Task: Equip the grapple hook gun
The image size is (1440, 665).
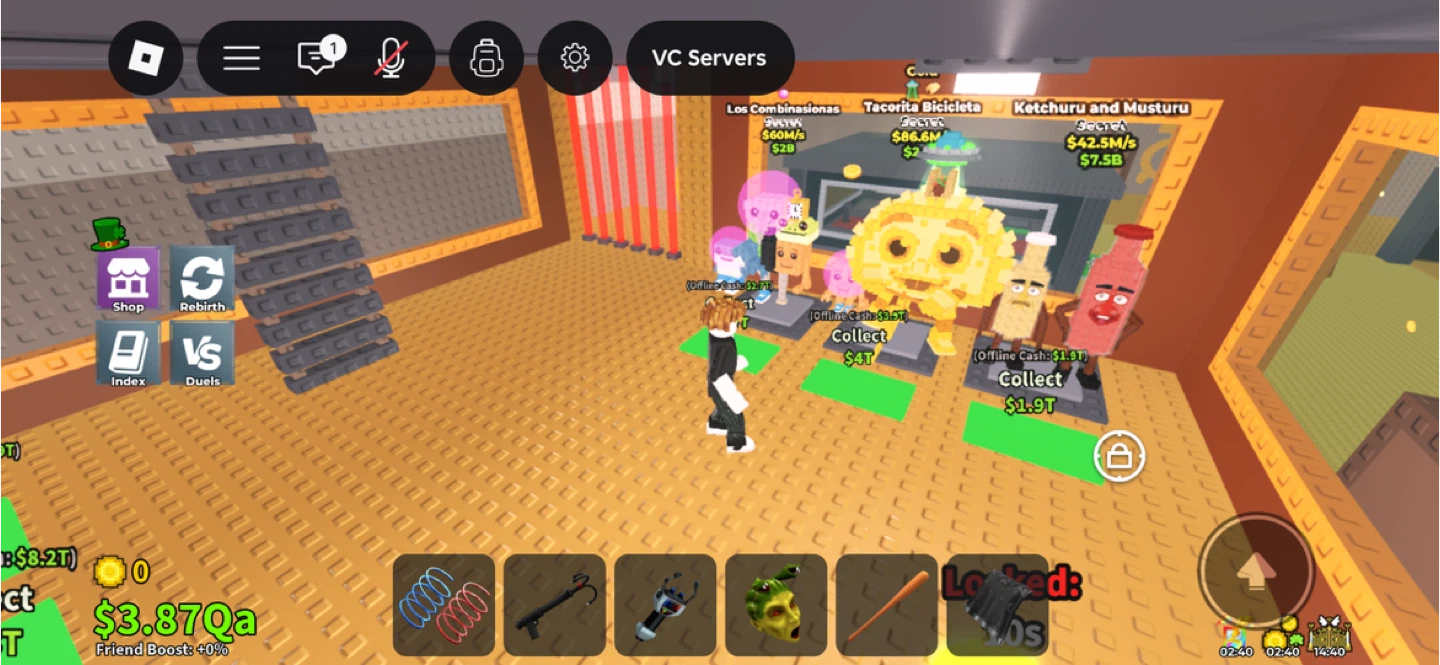Action: [x=555, y=605]
